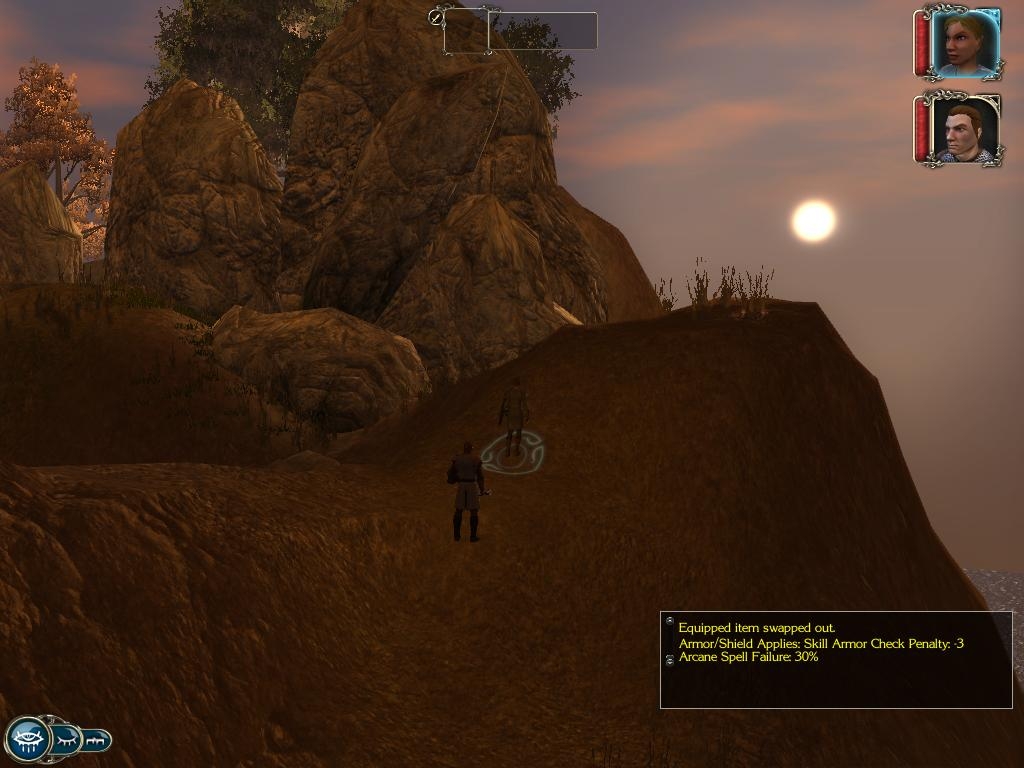Click the battlement-shaped bar button
The height and width of the screenshot is (768, 1024).
[x=97, y=740]
